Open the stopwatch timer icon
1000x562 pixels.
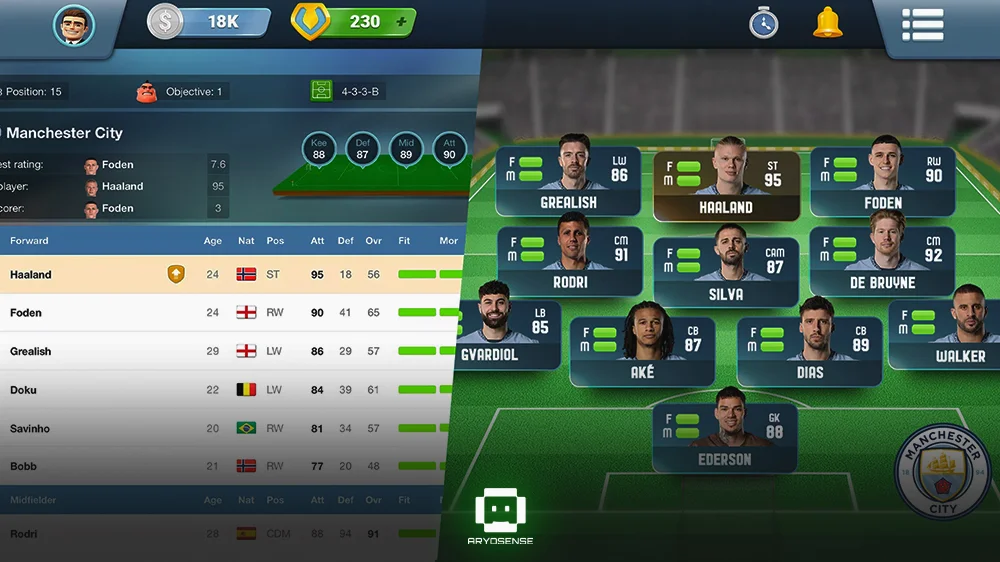pyautogui.click(x=764, y=22)
